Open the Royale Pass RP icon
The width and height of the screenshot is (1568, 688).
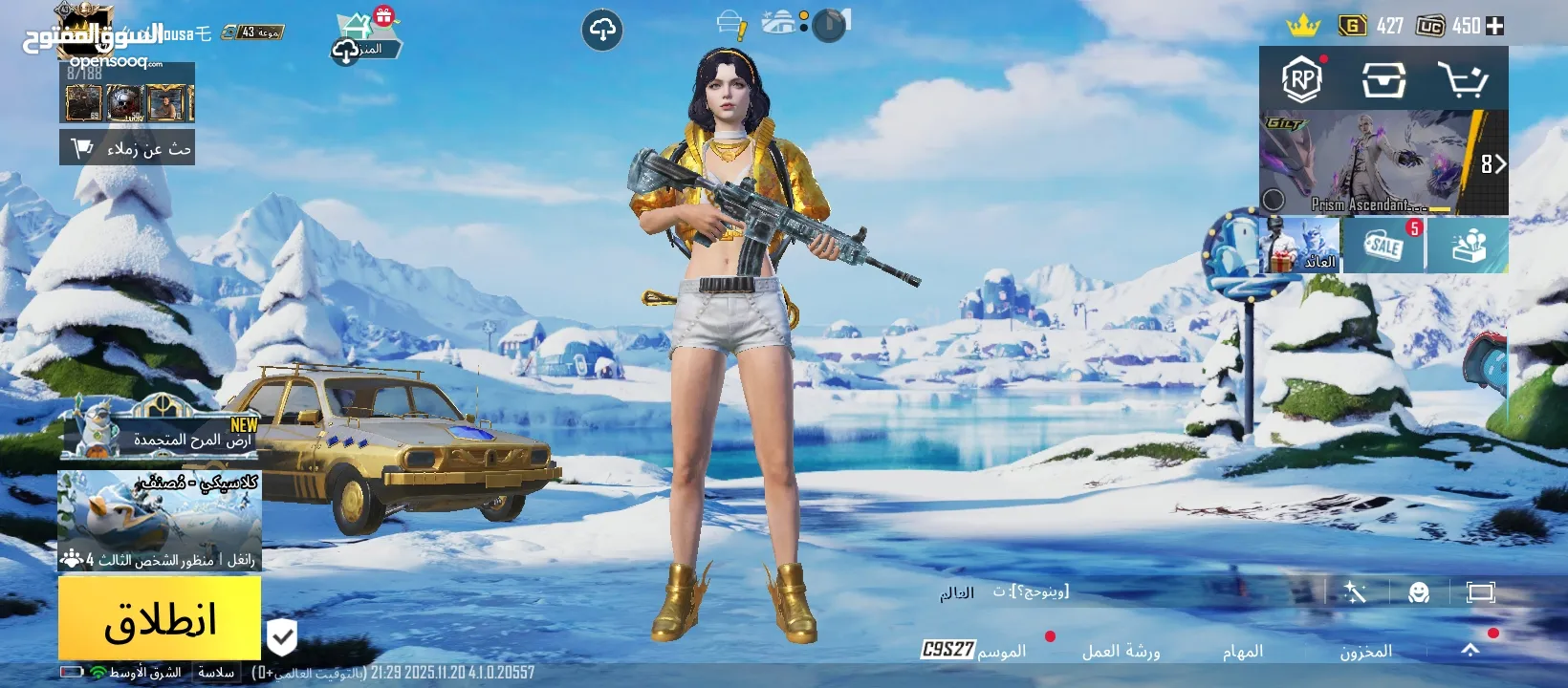tap(1301, 79)
